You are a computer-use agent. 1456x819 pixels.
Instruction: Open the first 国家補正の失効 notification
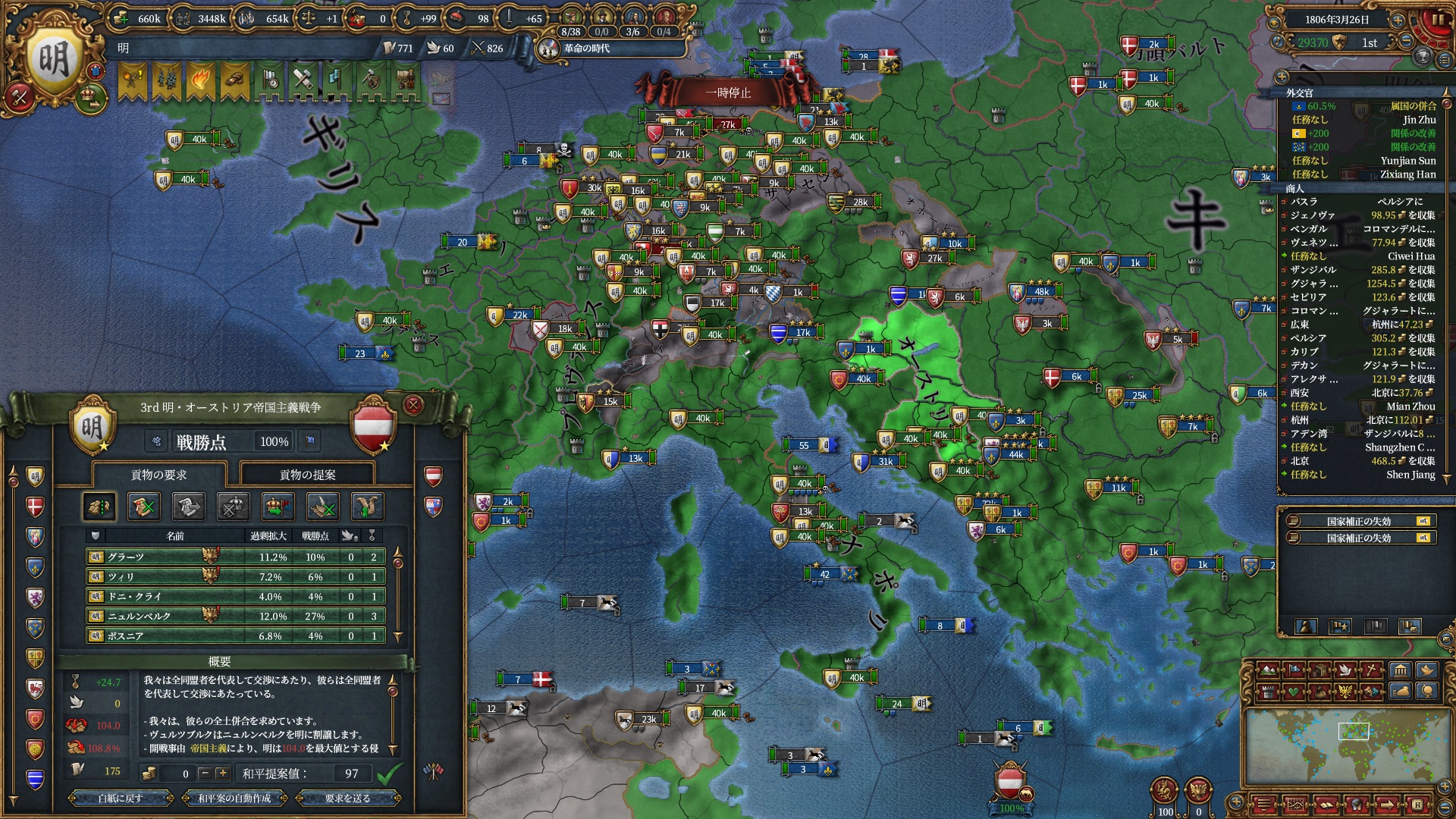coord(1359,521)
